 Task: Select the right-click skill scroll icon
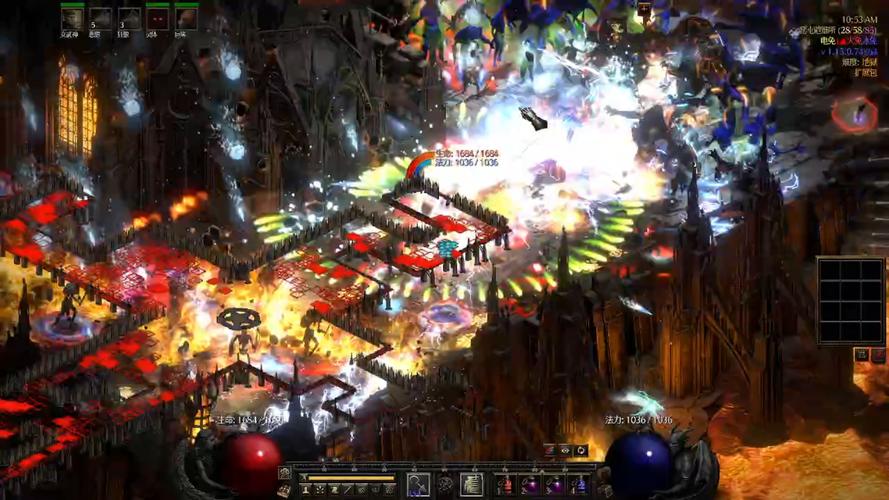click(x=472, y=485)
